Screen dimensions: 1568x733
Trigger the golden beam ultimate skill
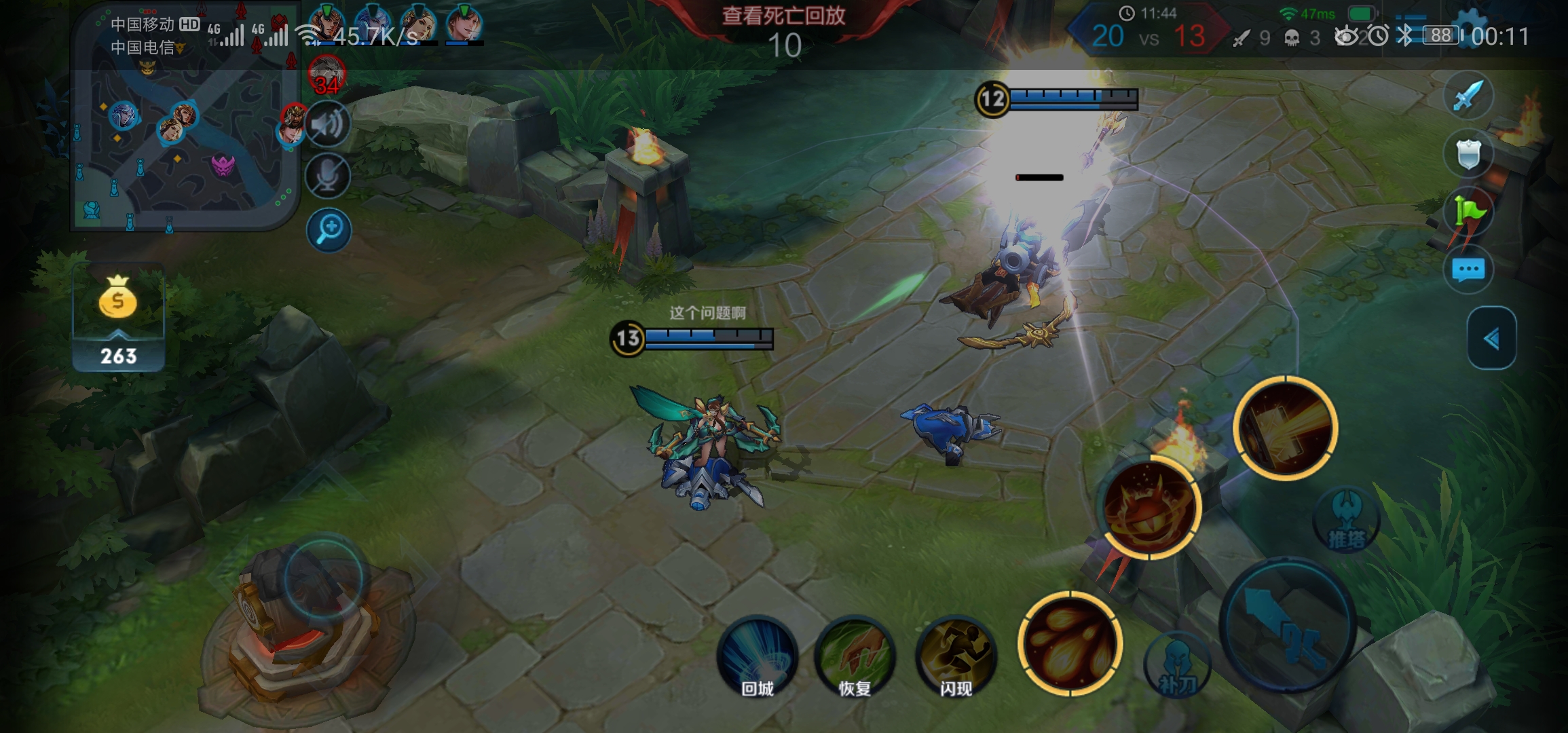click(1285, 428)
